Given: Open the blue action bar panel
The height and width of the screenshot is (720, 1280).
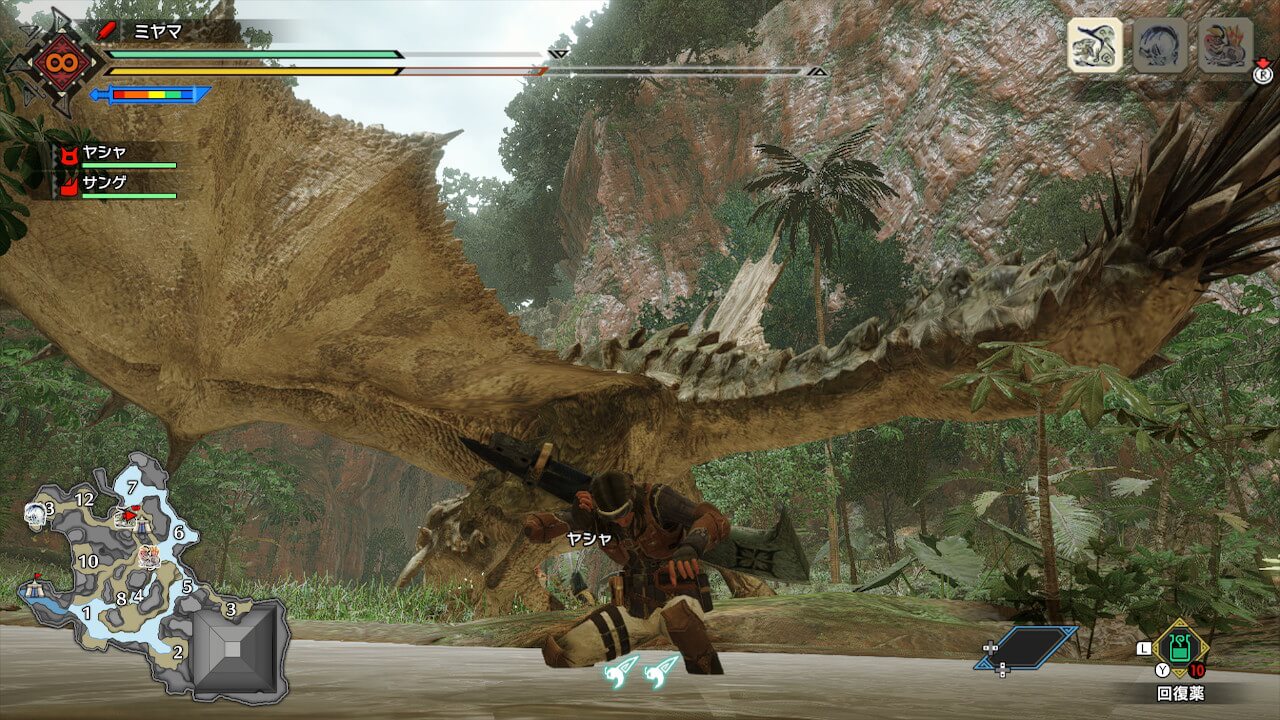Looking at the screenshot, I should [x=1025, y=647].
